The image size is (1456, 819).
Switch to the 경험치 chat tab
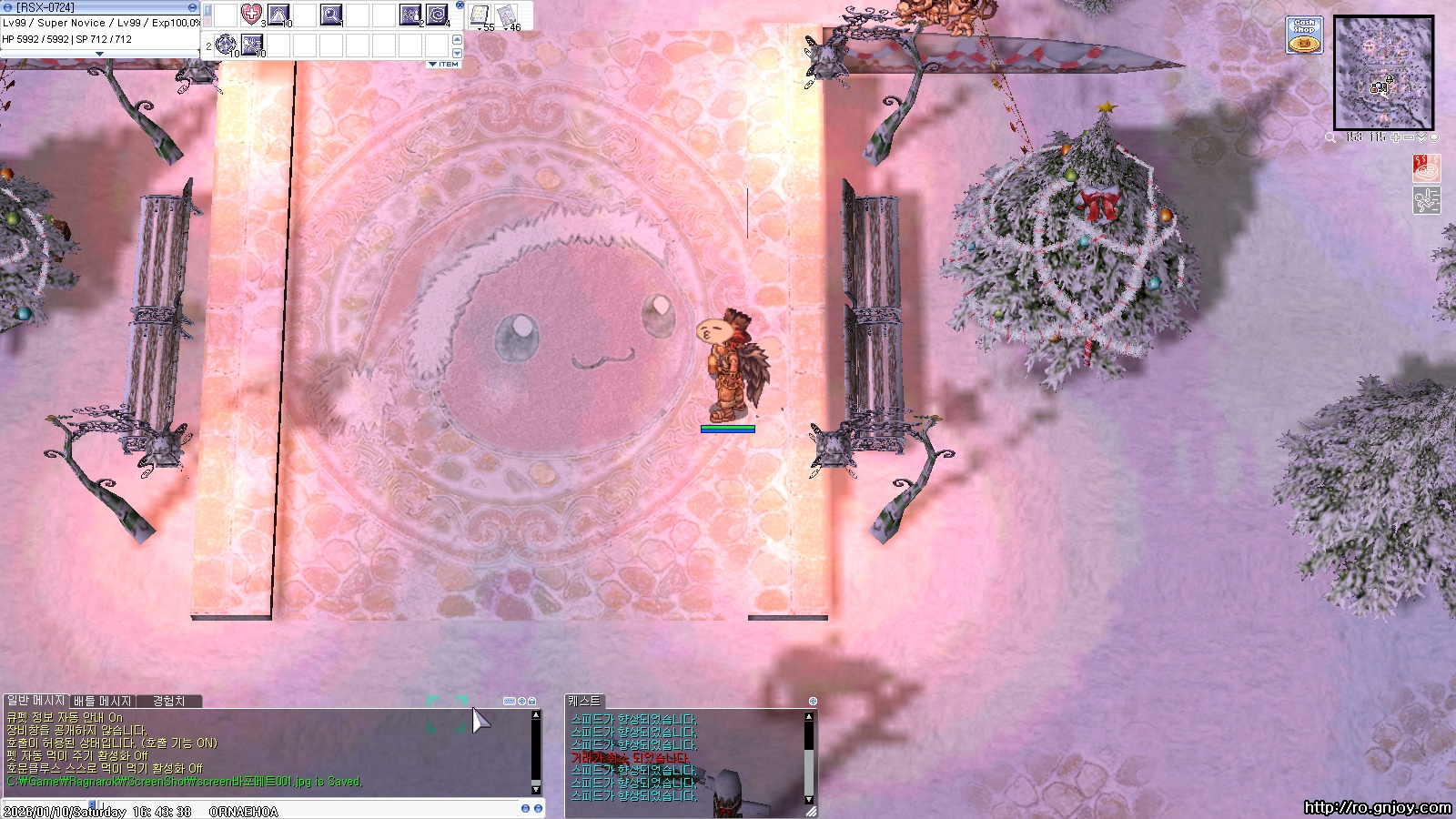[169, 701]
